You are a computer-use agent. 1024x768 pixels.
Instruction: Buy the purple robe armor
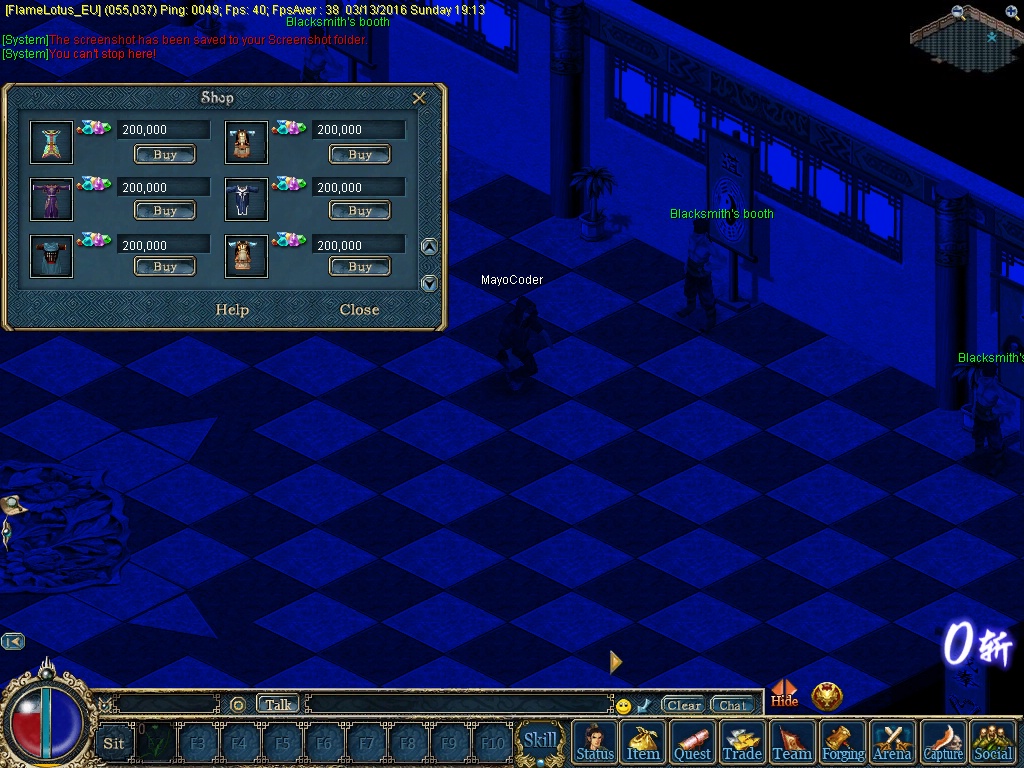165,211
